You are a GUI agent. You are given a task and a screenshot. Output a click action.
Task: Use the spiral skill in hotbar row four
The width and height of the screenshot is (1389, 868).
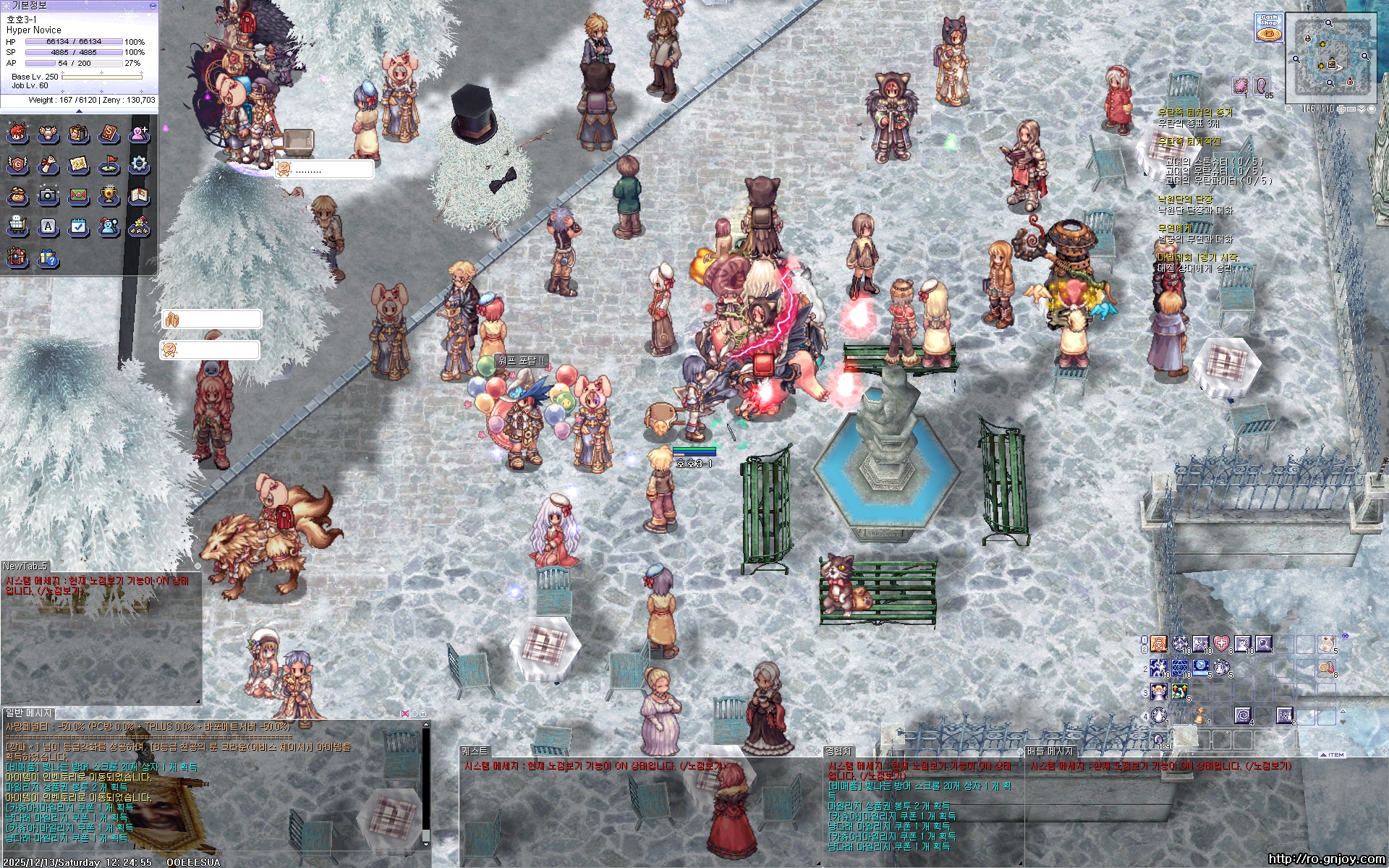[x=1242, y=715]
